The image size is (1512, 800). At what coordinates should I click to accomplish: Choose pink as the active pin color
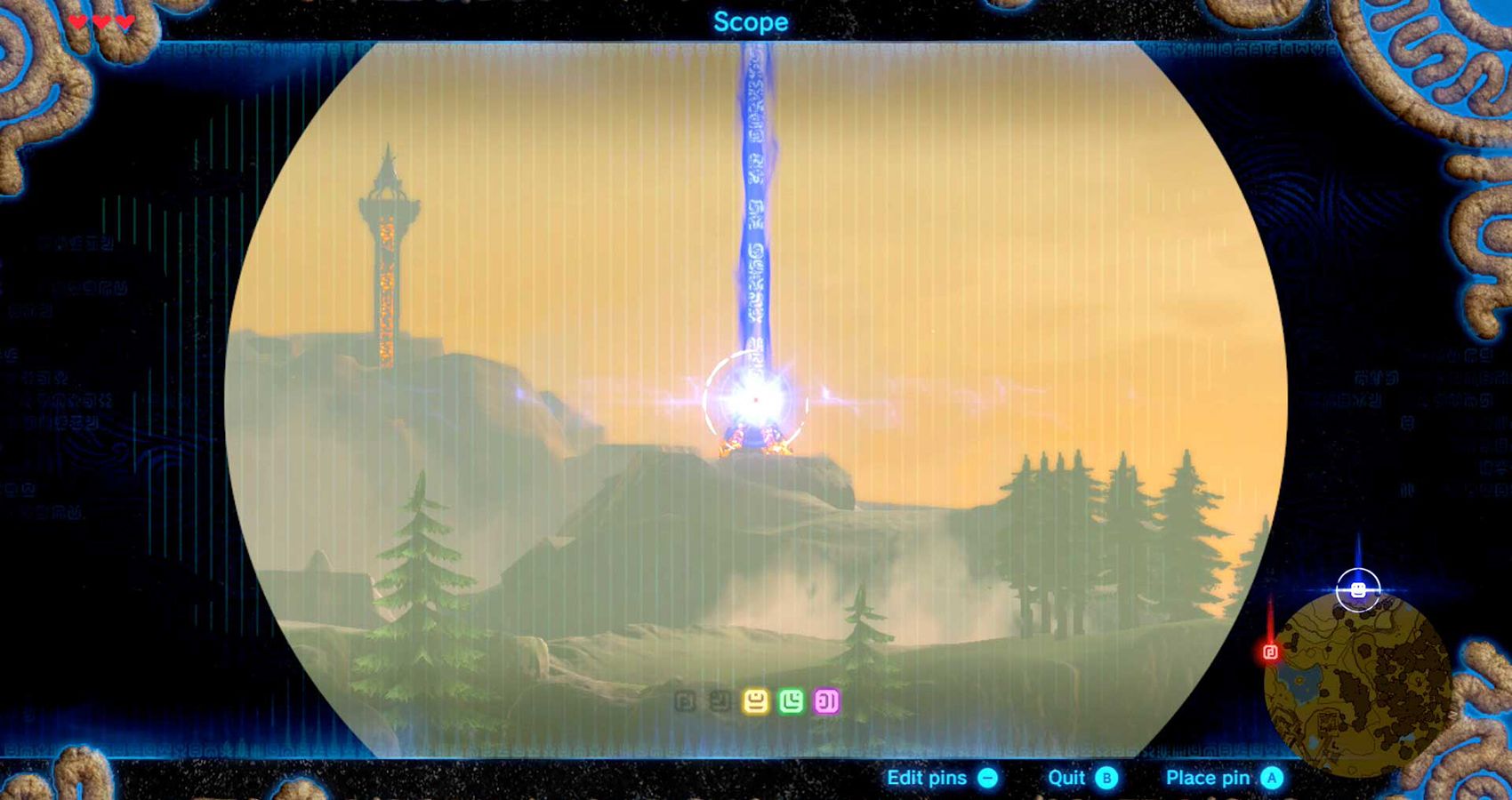[829, 700]
